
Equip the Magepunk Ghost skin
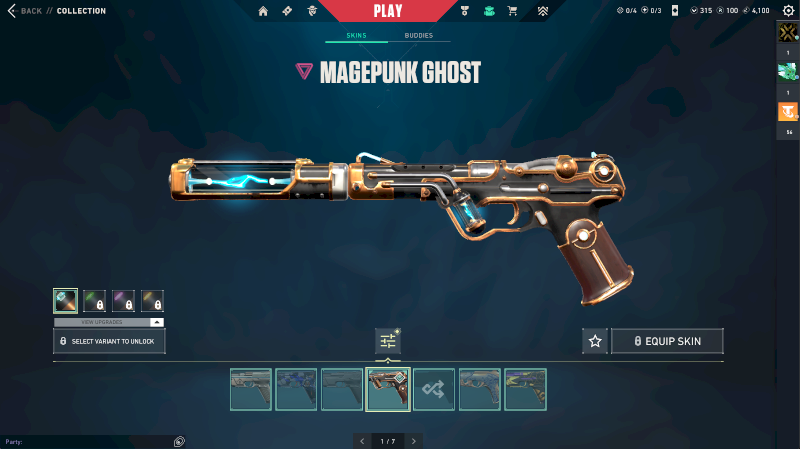click(x=667, y=341)
